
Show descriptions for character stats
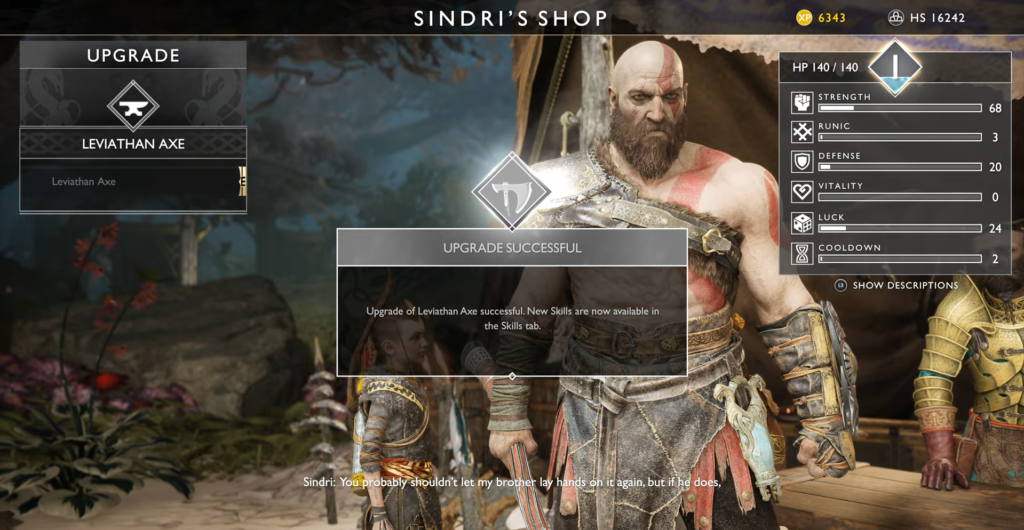pos(896,285)
